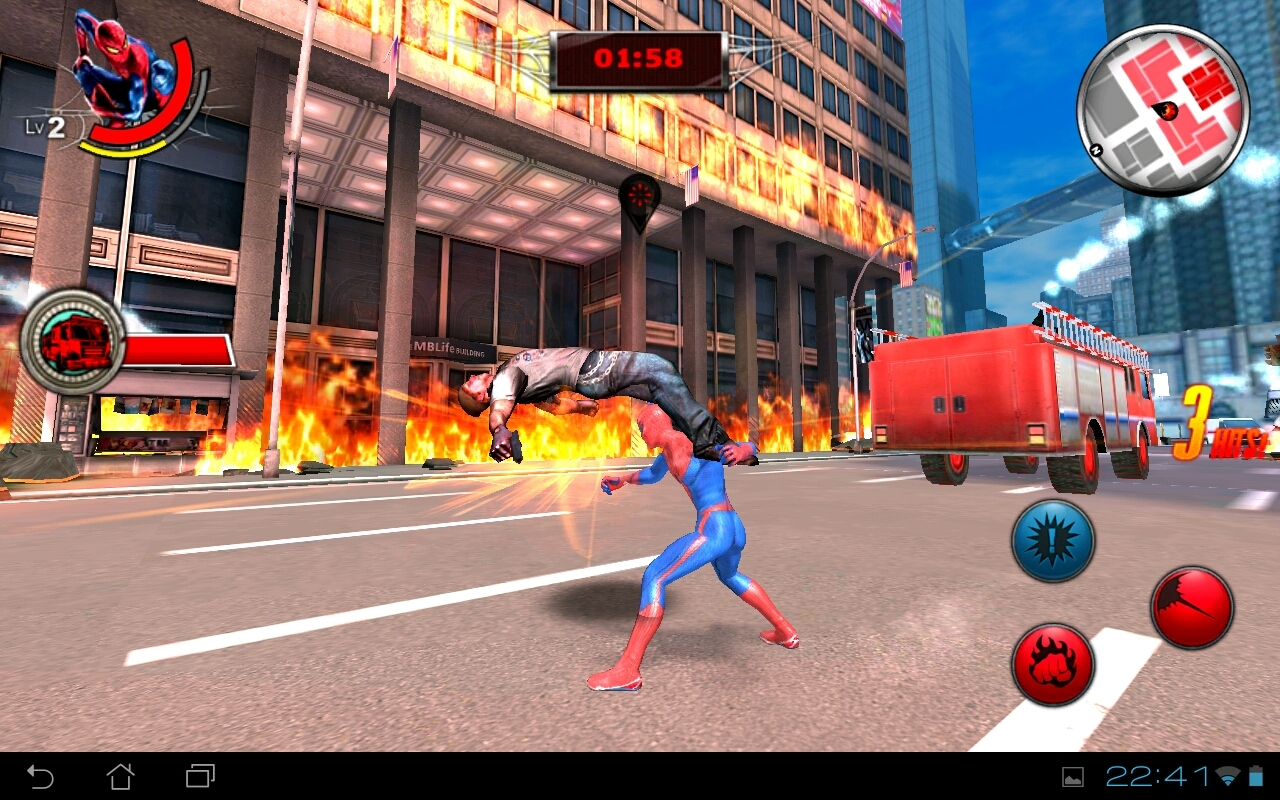Viewport: 1280px width, 800px height.
Task: Tap the mission timer showing 01:58
Action: tap(637, 55)
